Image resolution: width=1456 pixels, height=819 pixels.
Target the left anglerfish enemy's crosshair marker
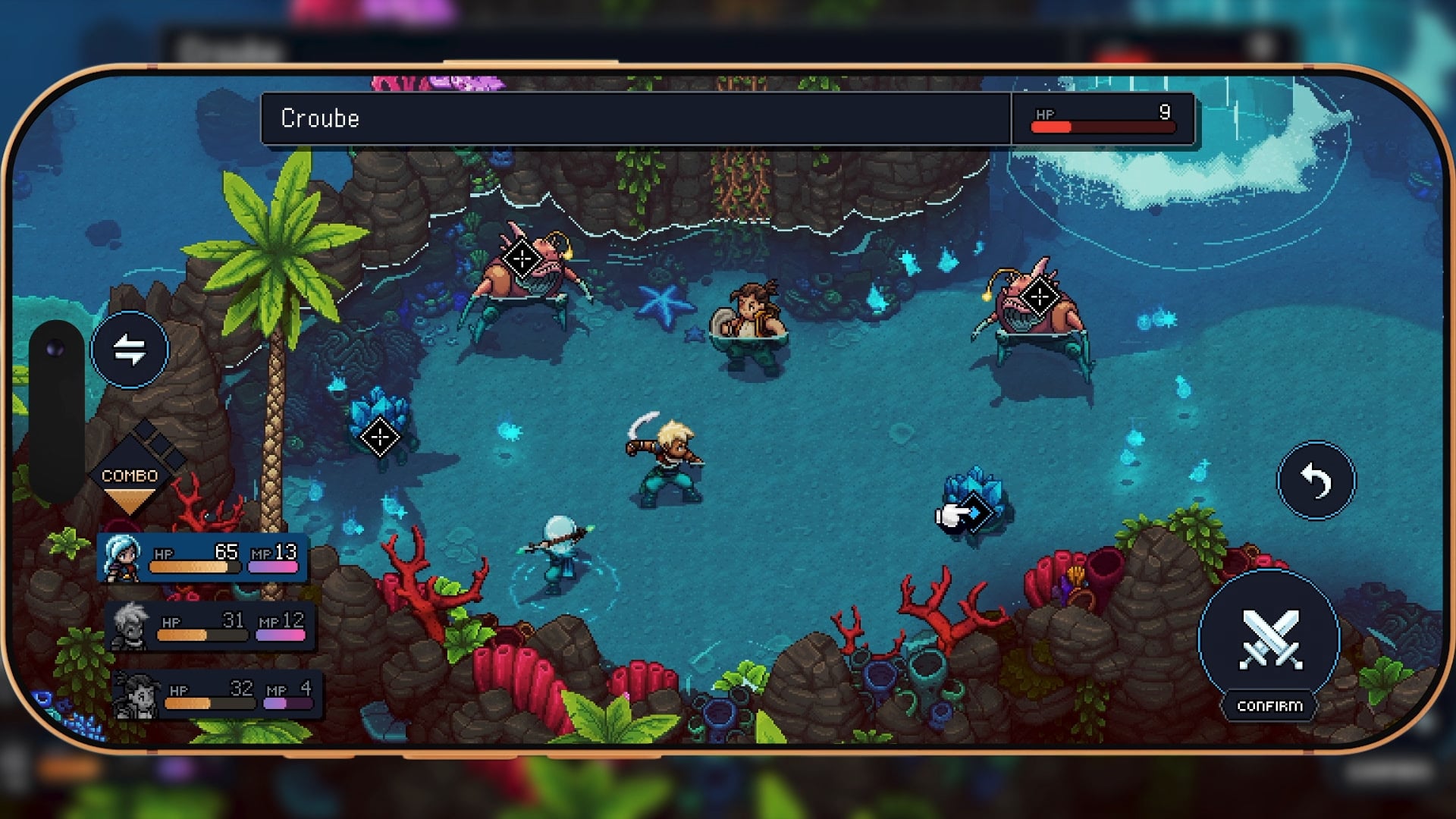(522, 259)
